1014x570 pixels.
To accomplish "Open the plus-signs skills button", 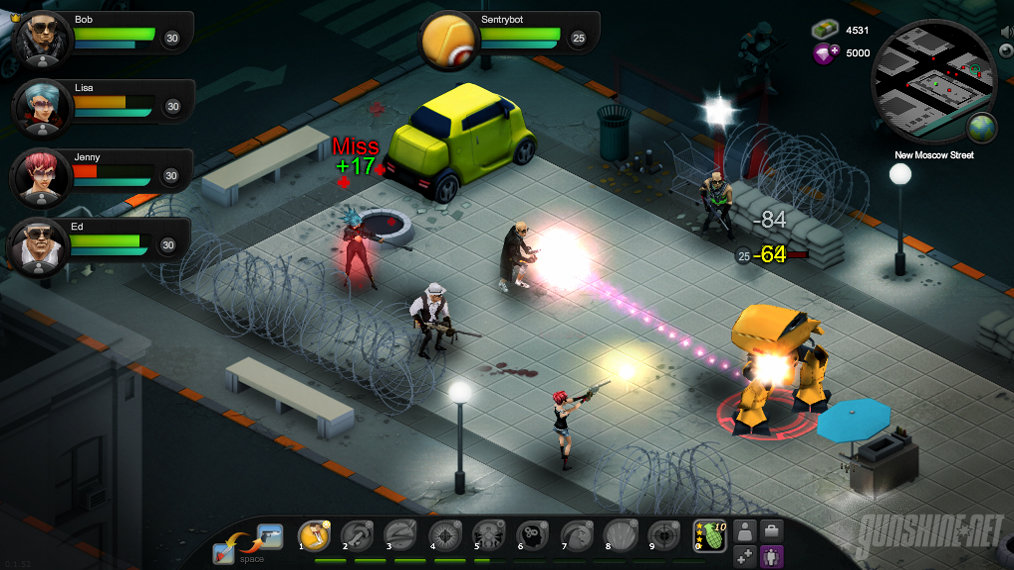I will pos(745,557).
